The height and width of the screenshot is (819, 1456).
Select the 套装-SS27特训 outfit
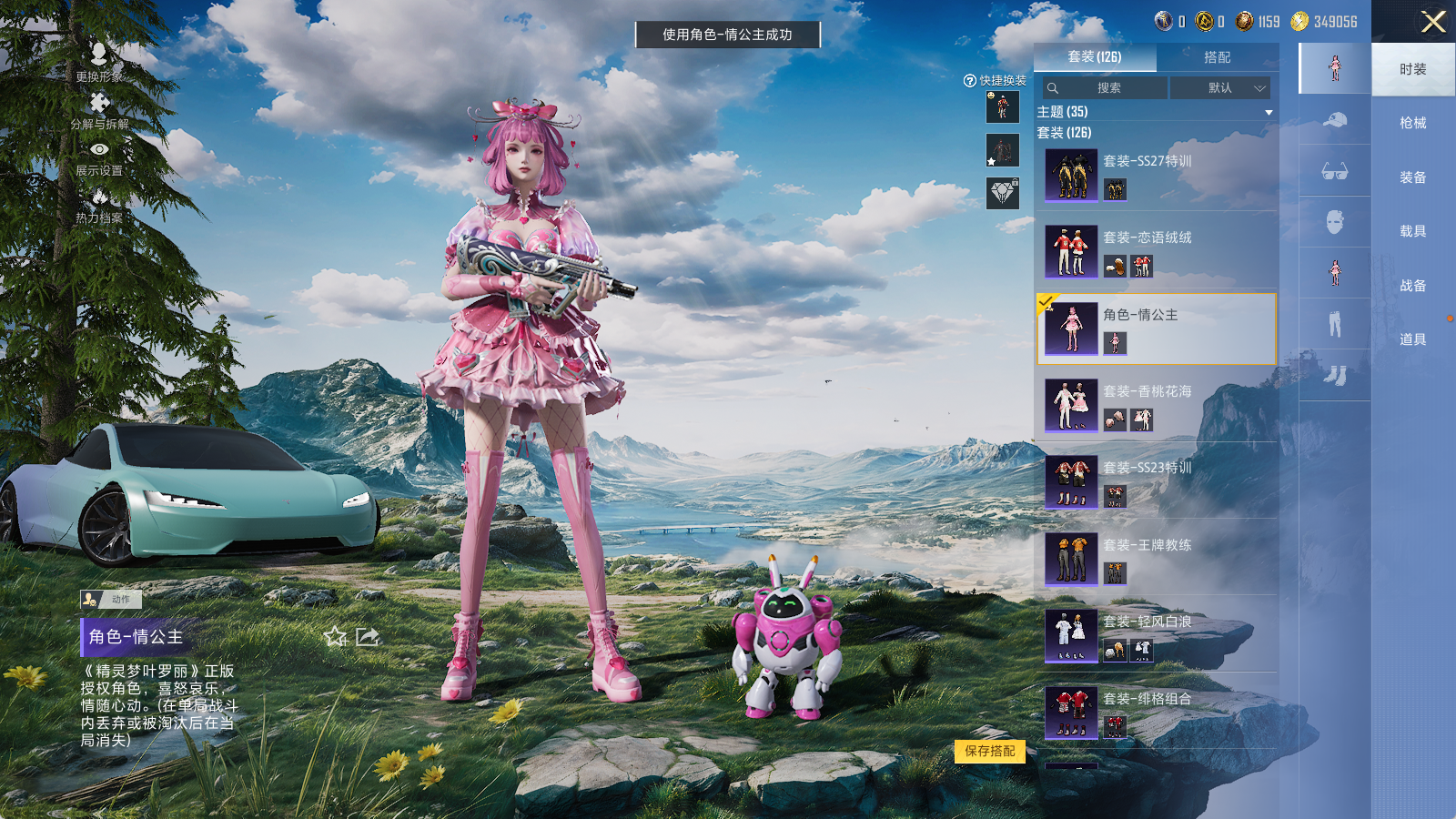[x=1156, y=175]
